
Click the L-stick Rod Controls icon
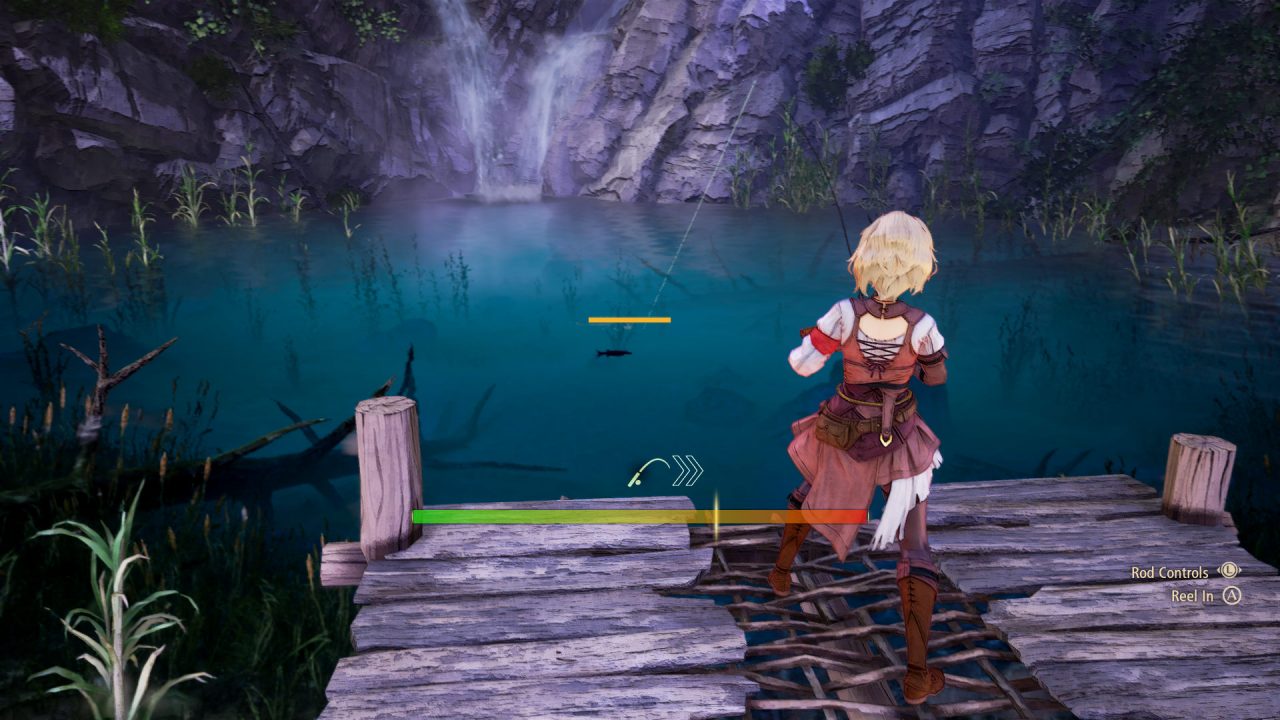[1228, 570]
